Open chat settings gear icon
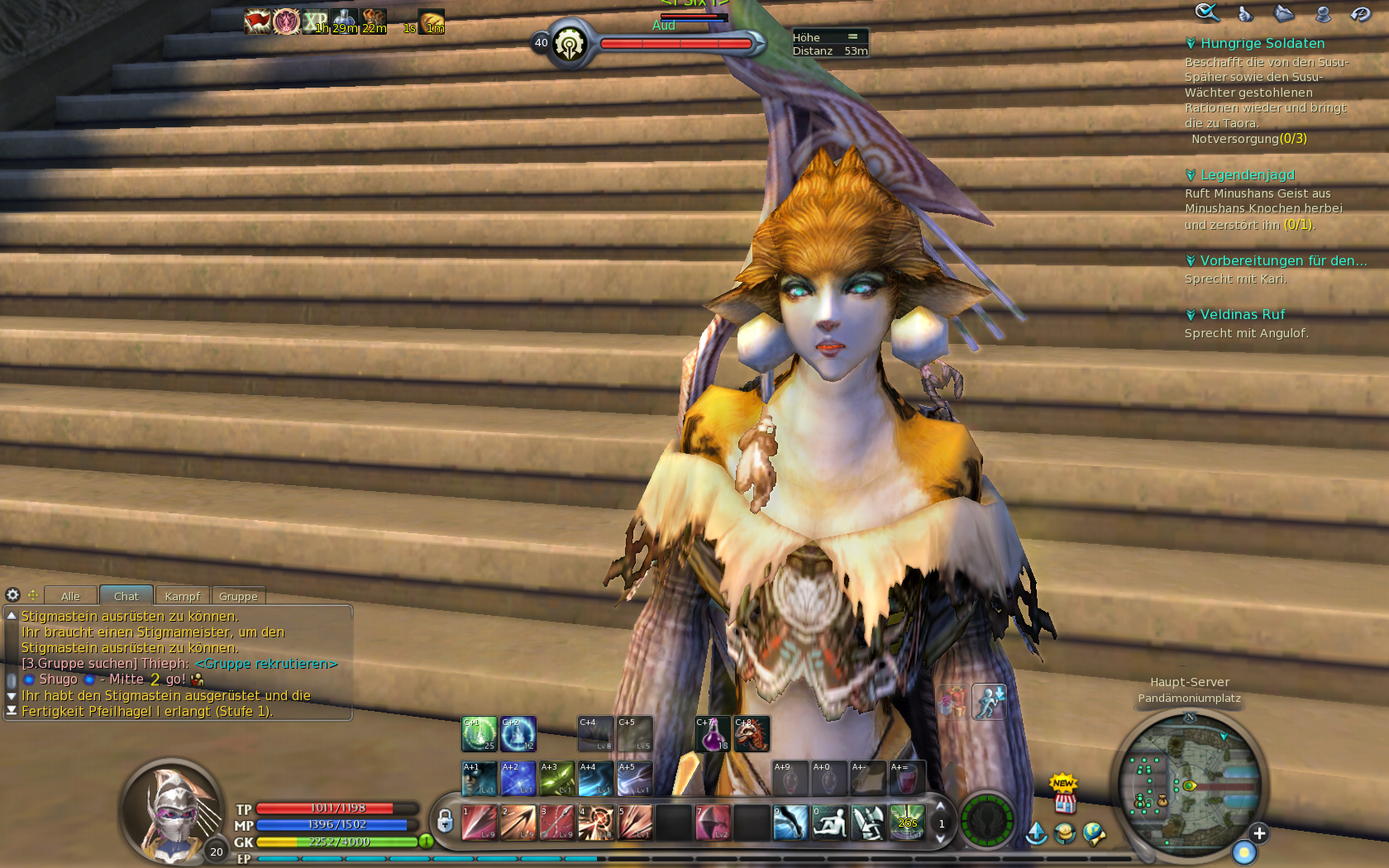The width and height of the screenshot is (1389, 868). (12, 595)
